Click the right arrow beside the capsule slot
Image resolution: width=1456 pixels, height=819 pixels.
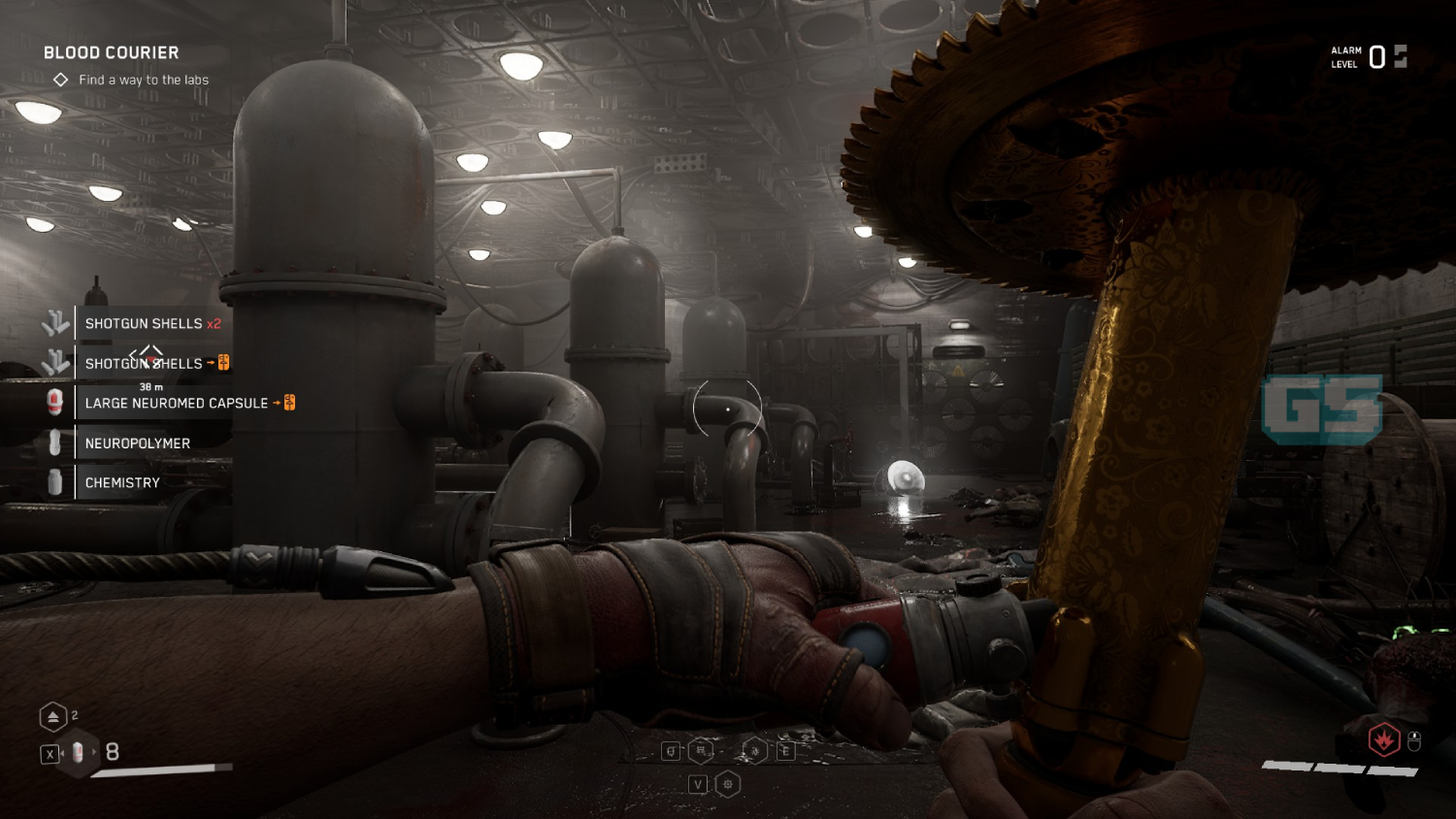[x=94, y=751]
